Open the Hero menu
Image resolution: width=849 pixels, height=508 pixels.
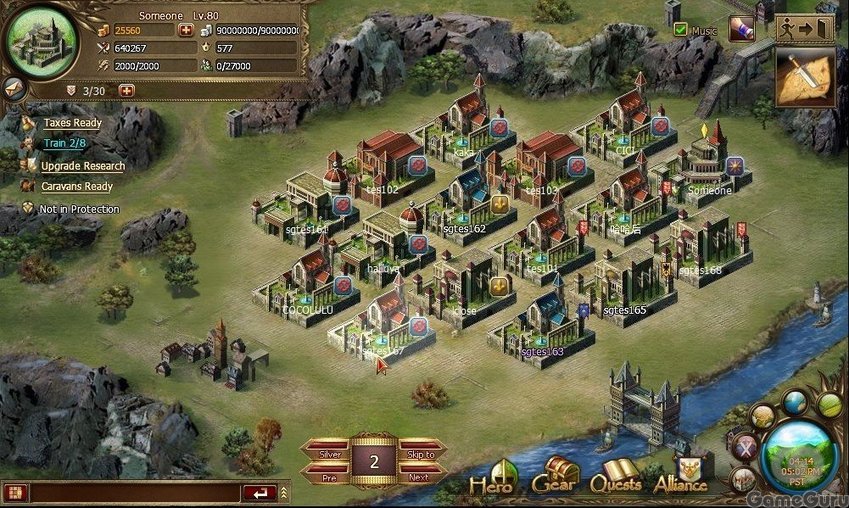pos(493,478)
